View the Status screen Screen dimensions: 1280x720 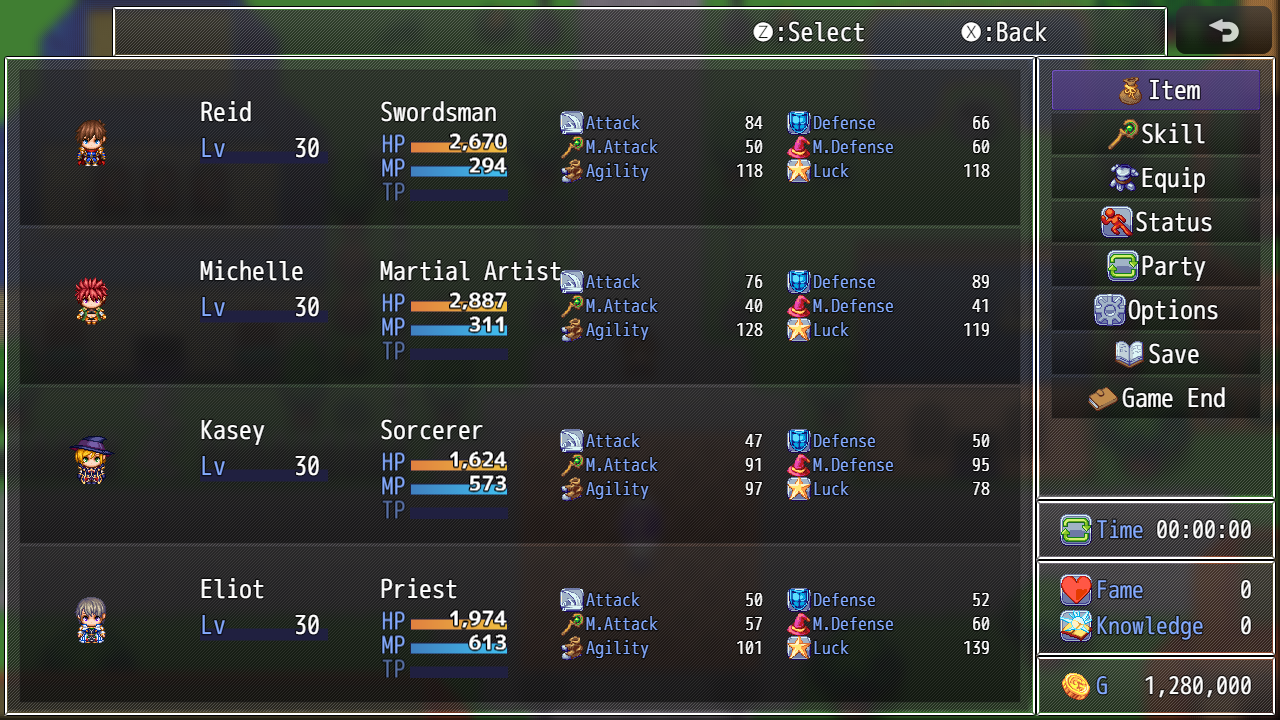[1155, 222]
